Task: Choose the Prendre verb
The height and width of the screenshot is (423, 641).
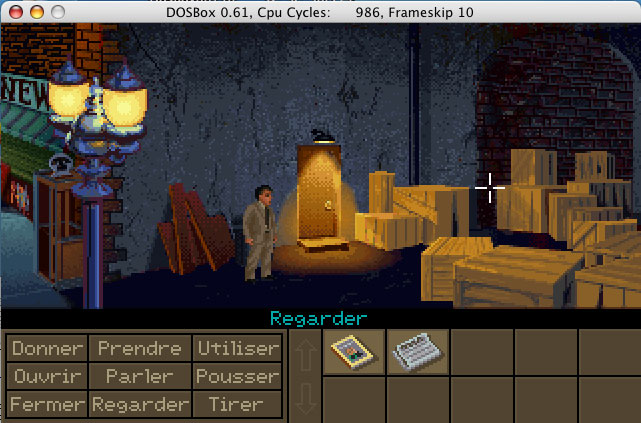Action: (x=139, y=348)
